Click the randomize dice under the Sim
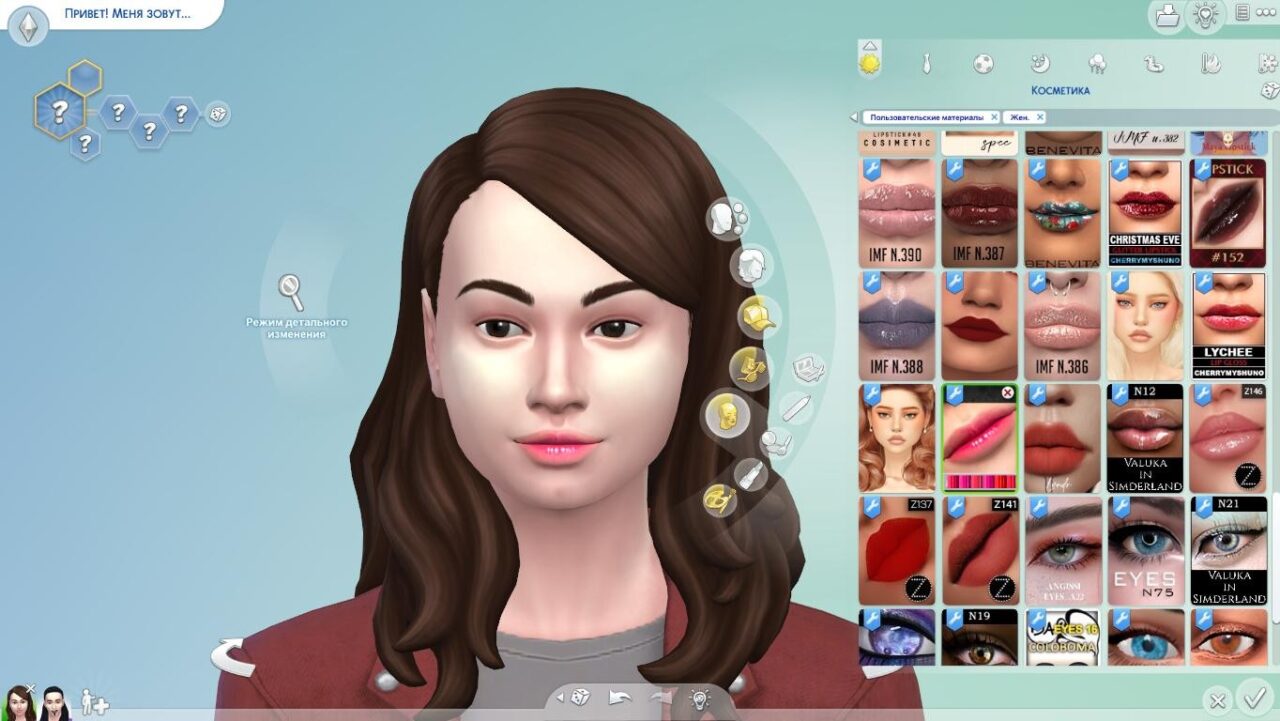1280x721 pixels. pos(579,697)
